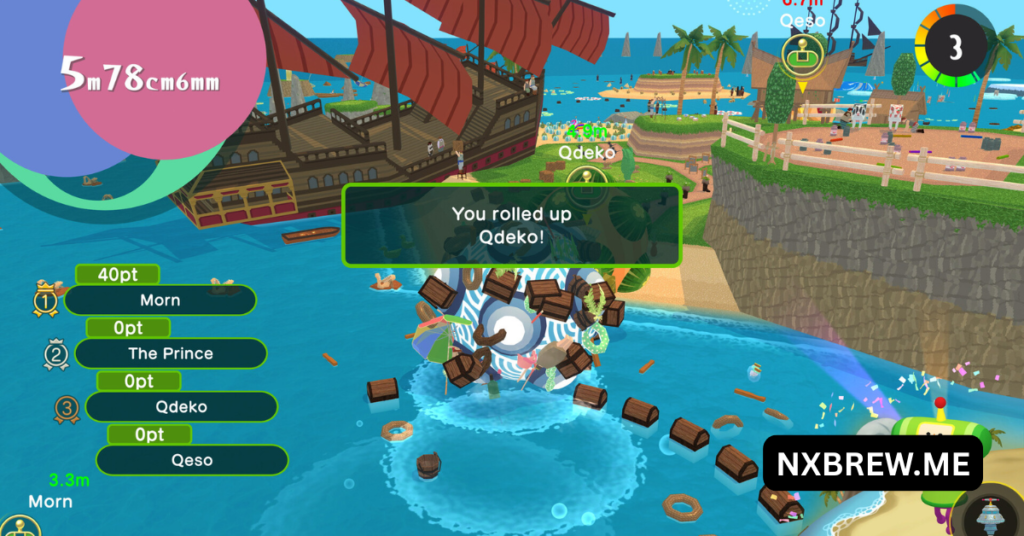
Task: Select The Prince's row in the rankings
Action: tap(170, 353)
